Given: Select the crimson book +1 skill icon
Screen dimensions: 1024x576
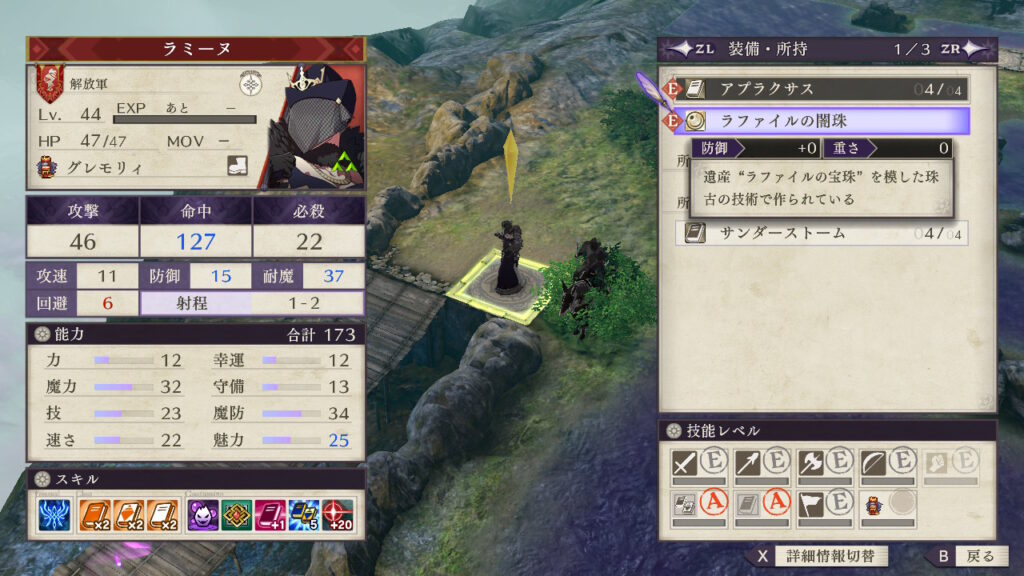Looking at the screenshot, I should [269, 515].
